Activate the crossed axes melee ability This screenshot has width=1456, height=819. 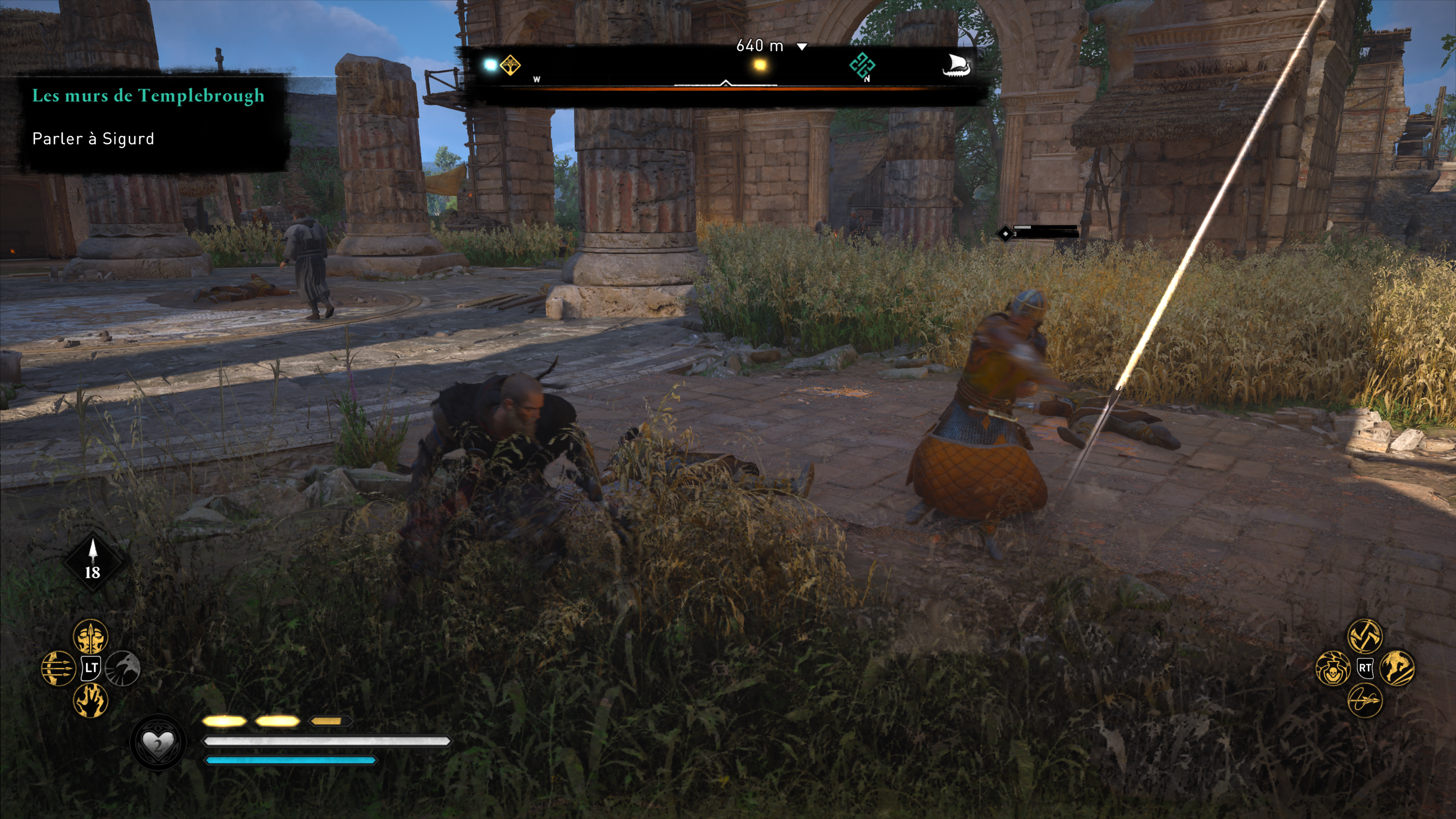(1365, 635)
